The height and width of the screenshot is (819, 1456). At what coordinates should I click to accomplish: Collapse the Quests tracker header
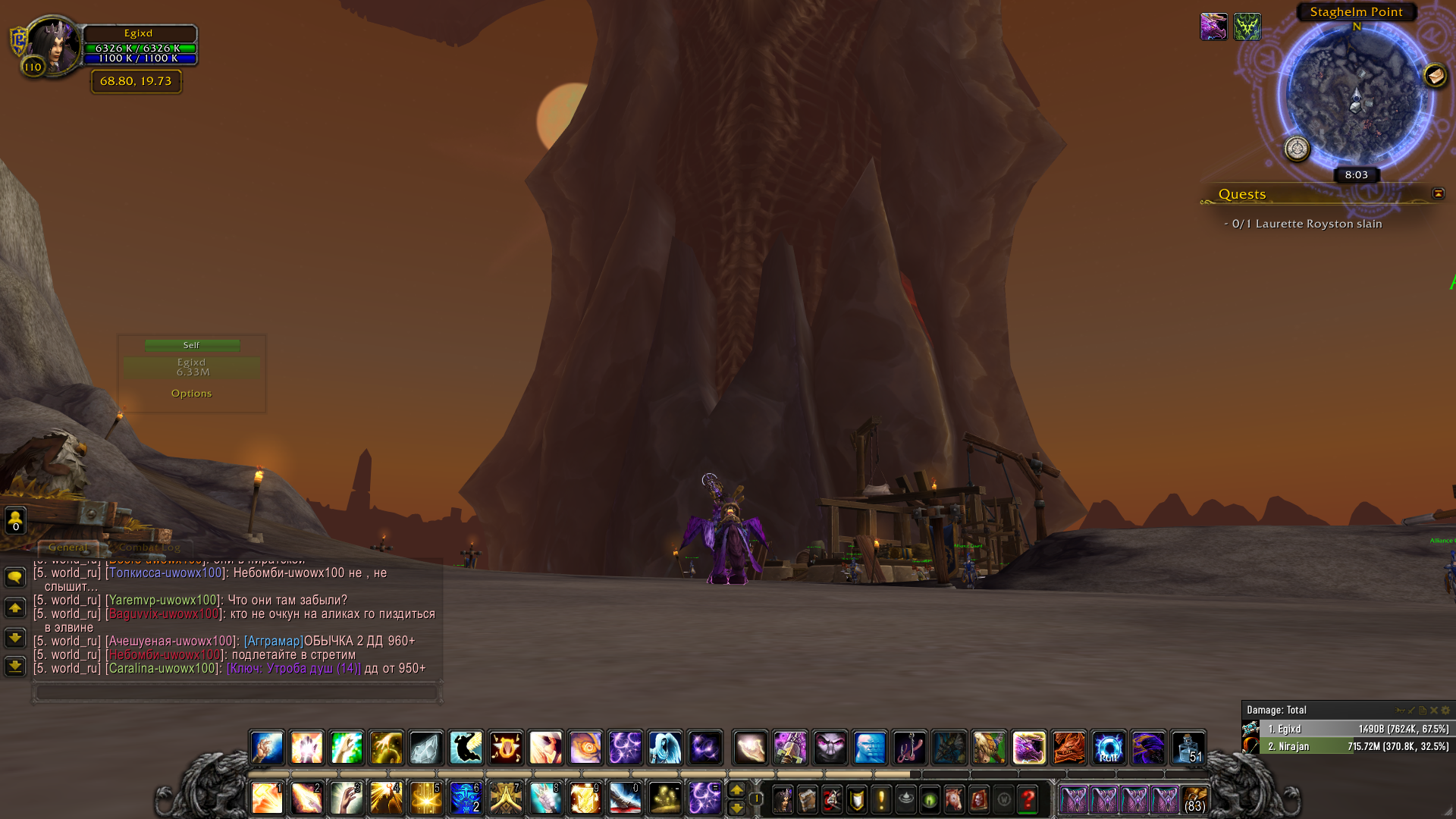pos(1438,194)
